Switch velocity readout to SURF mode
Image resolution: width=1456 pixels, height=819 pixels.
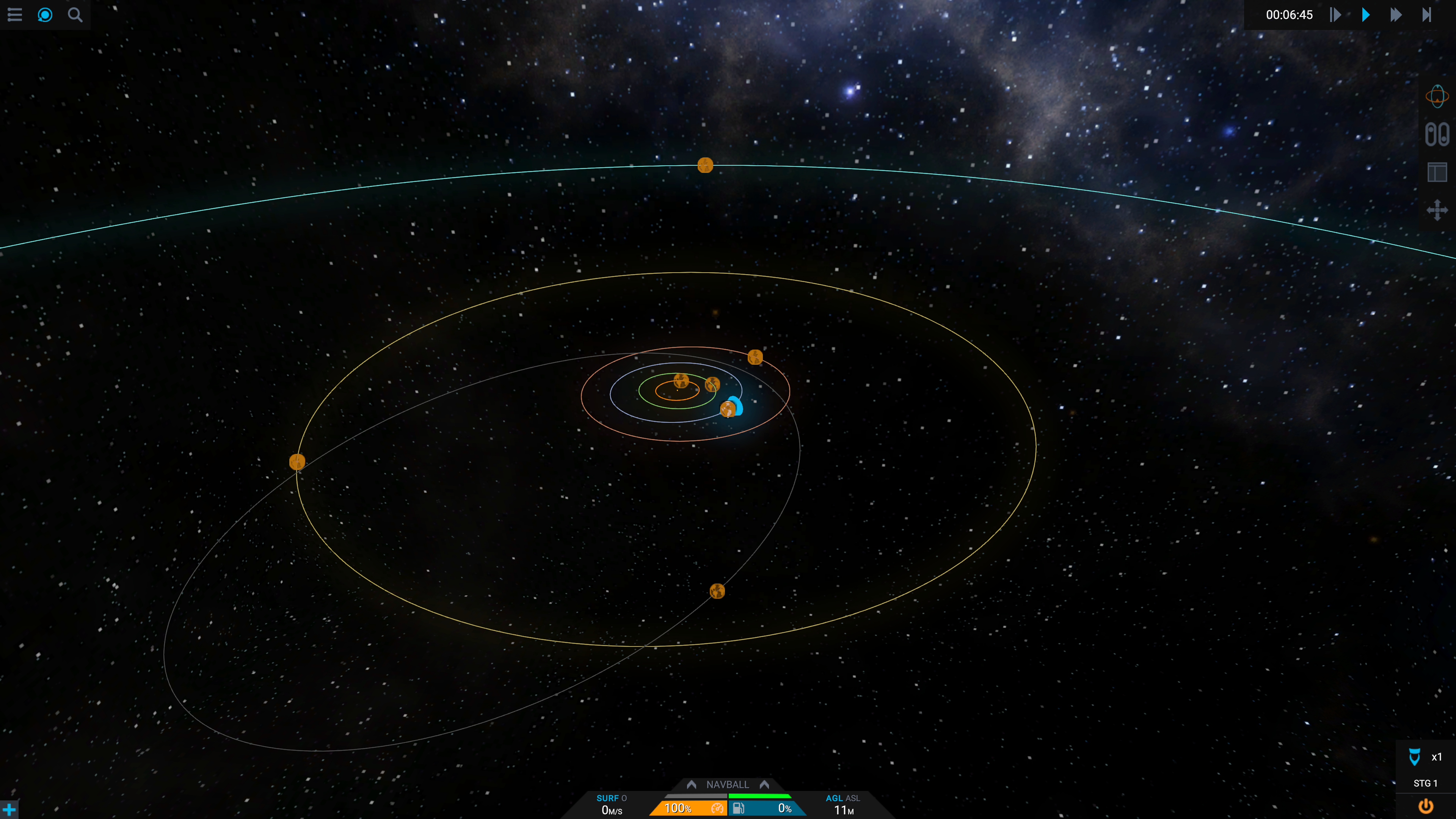point(607,798)
